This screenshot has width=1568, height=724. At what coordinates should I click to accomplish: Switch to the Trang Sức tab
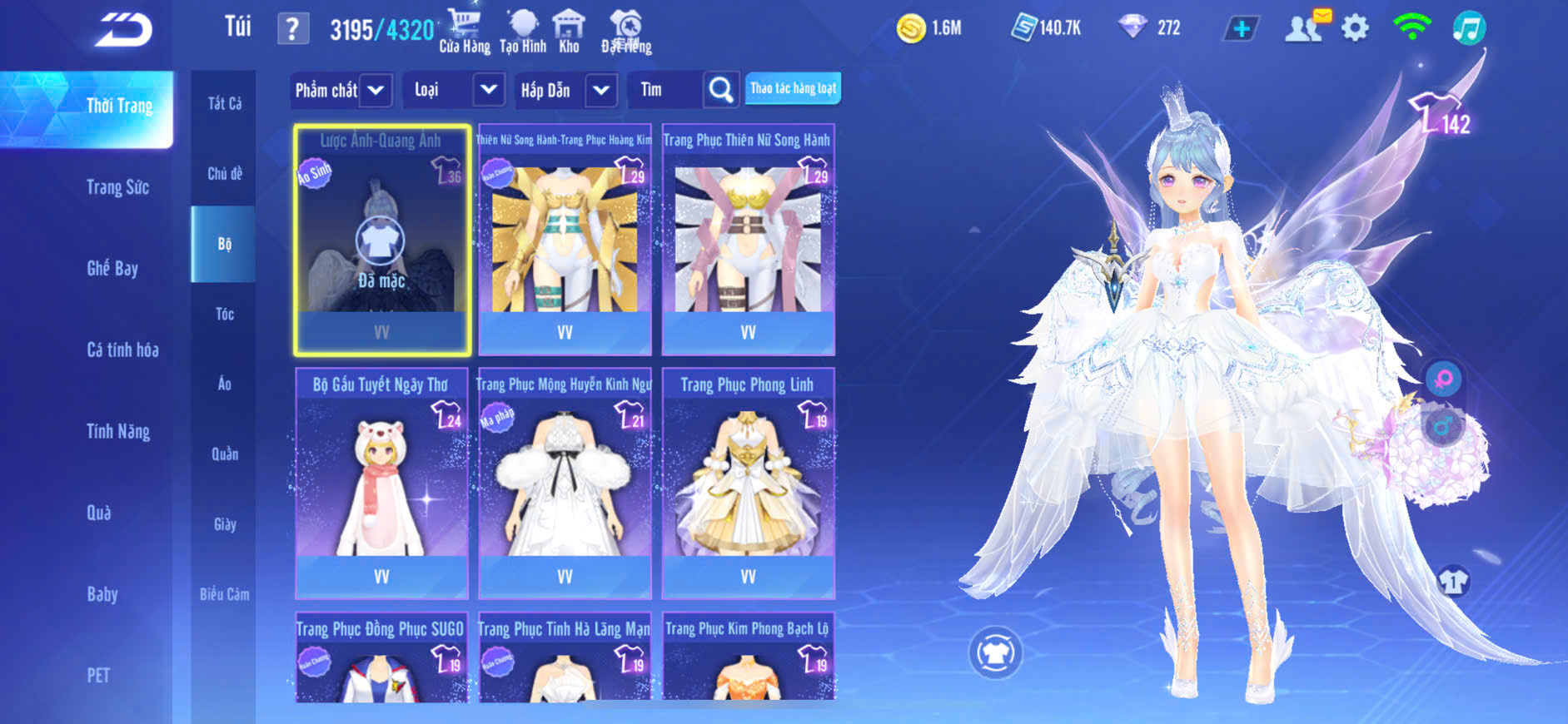(117, 187)
